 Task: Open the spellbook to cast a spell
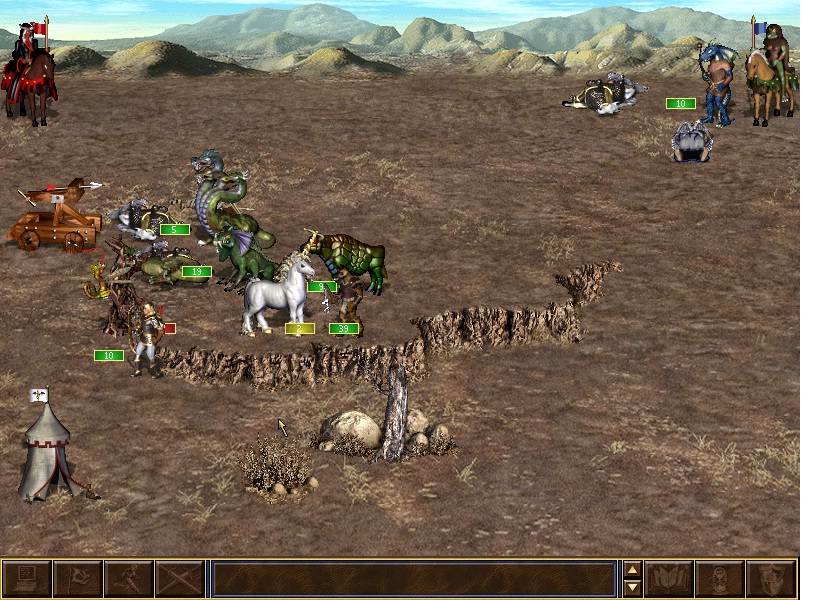[x=669, y=579]
